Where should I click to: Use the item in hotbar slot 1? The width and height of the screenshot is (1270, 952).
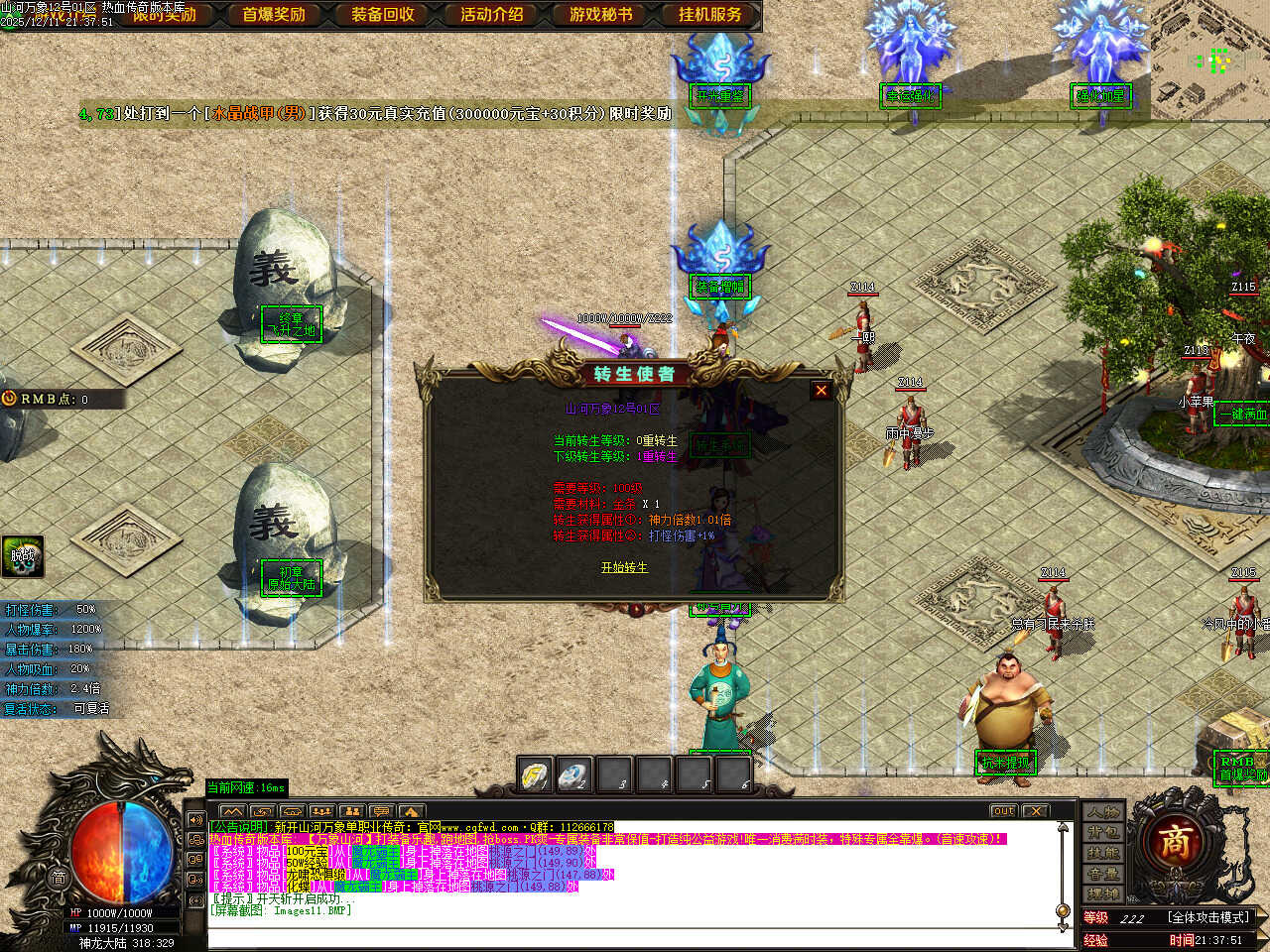[x=536, y=774]
